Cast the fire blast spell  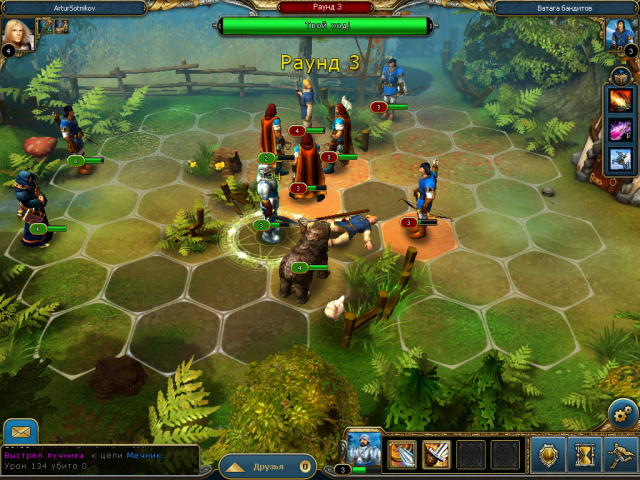[x=620, y=102]
